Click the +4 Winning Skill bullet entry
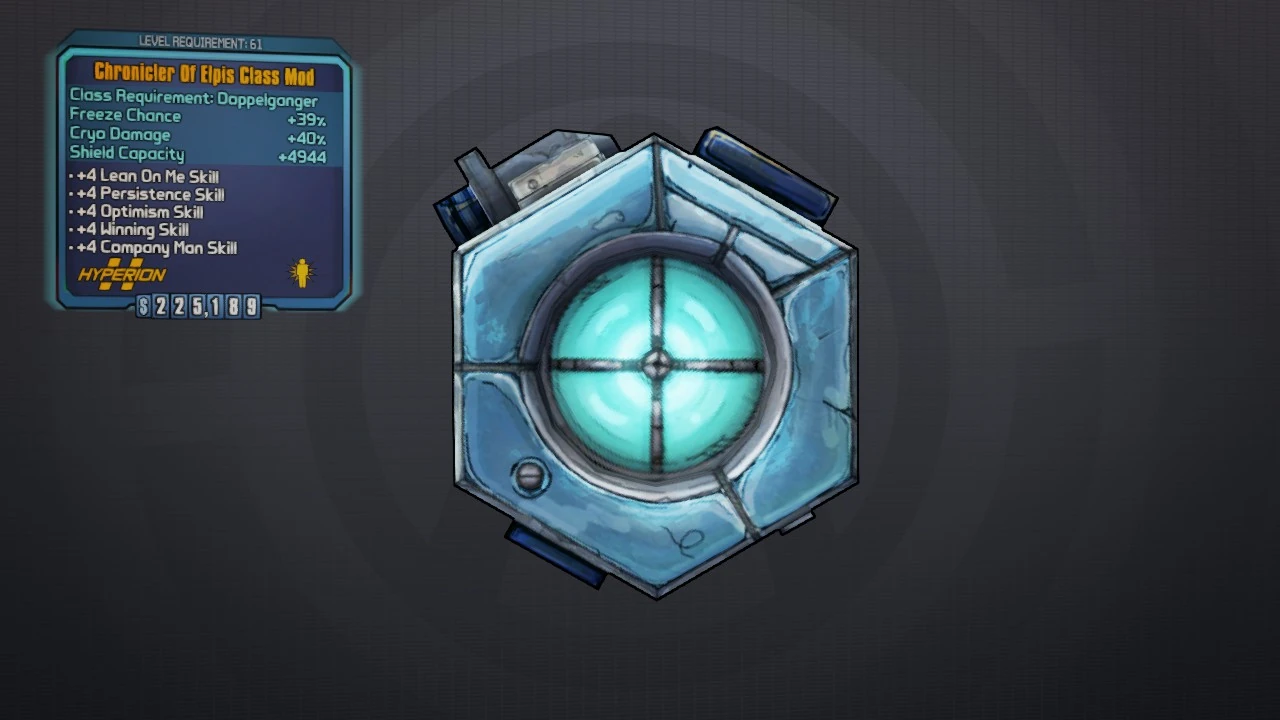This screenshot has width=1280, height=720. pos(131,230)
